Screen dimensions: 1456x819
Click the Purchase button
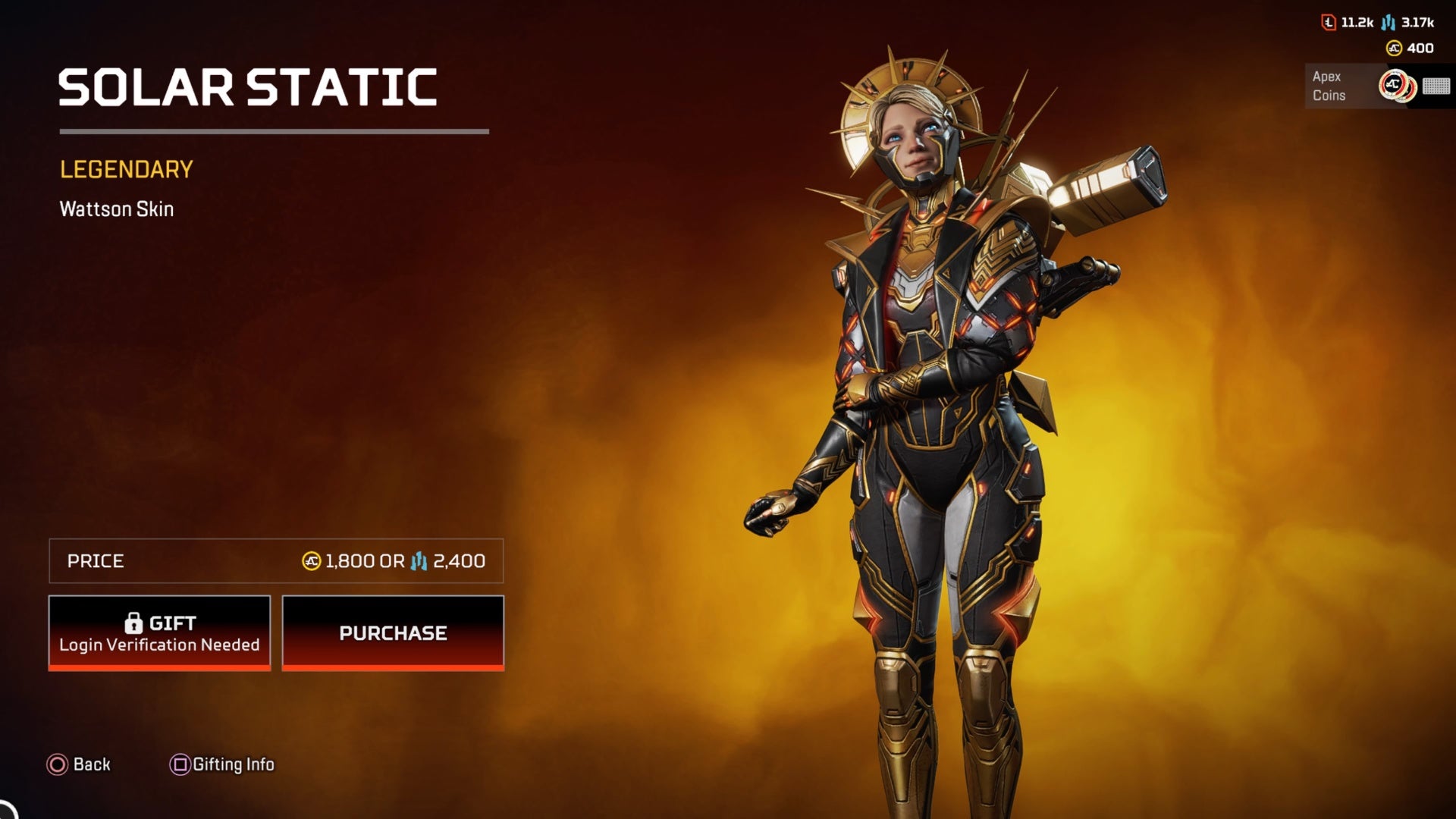click(393, 632)
